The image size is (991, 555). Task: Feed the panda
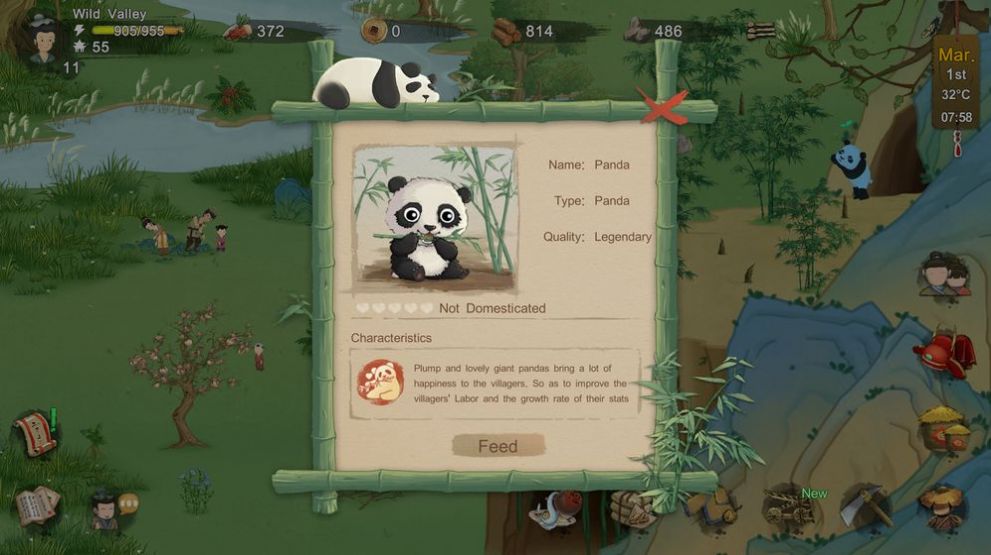pyautogui.click(x=498, y=446)
